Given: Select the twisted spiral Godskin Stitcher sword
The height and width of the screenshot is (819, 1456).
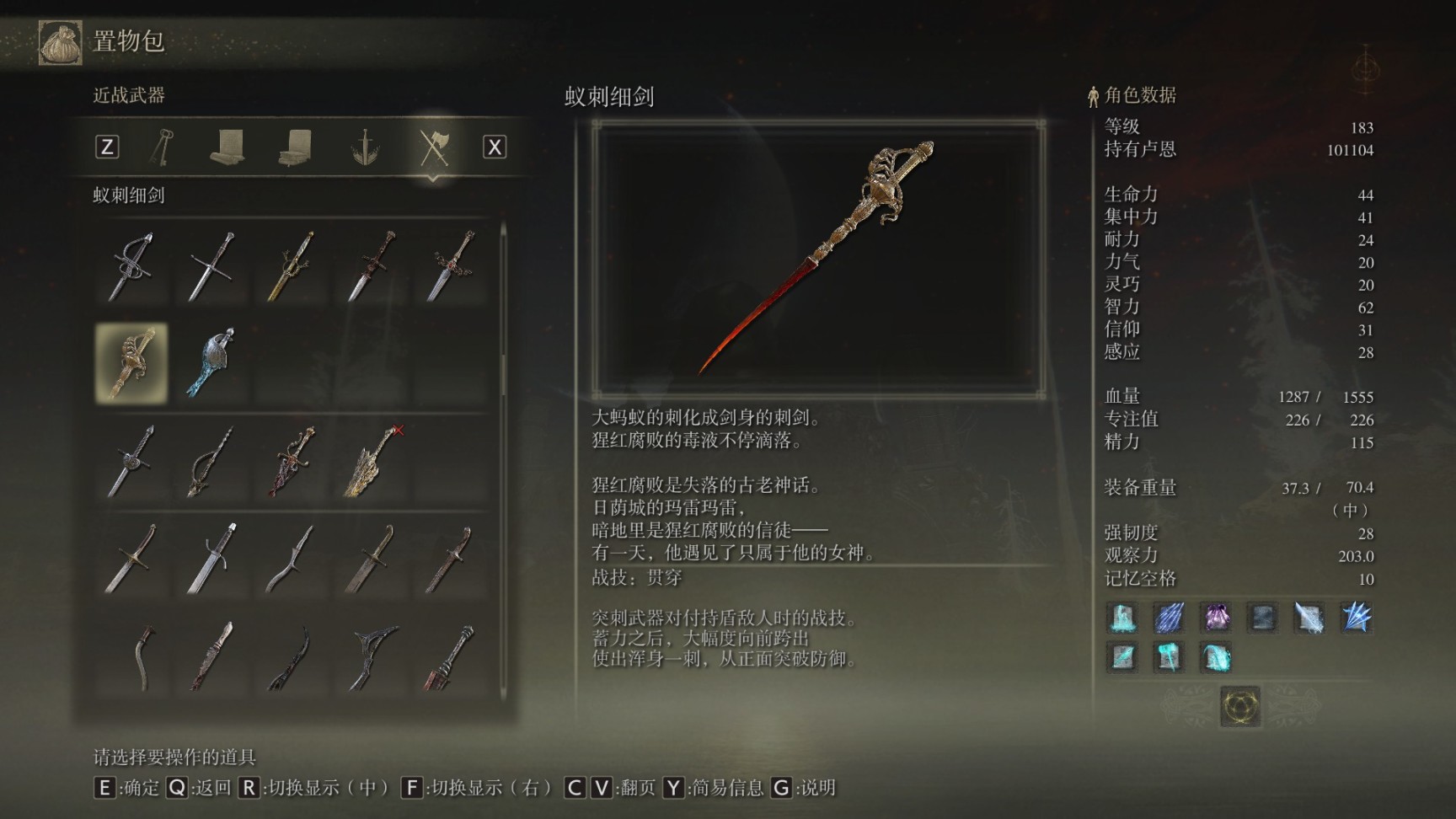Looking at the screenshot, I should pyautogui.click(x=211, y=461).
